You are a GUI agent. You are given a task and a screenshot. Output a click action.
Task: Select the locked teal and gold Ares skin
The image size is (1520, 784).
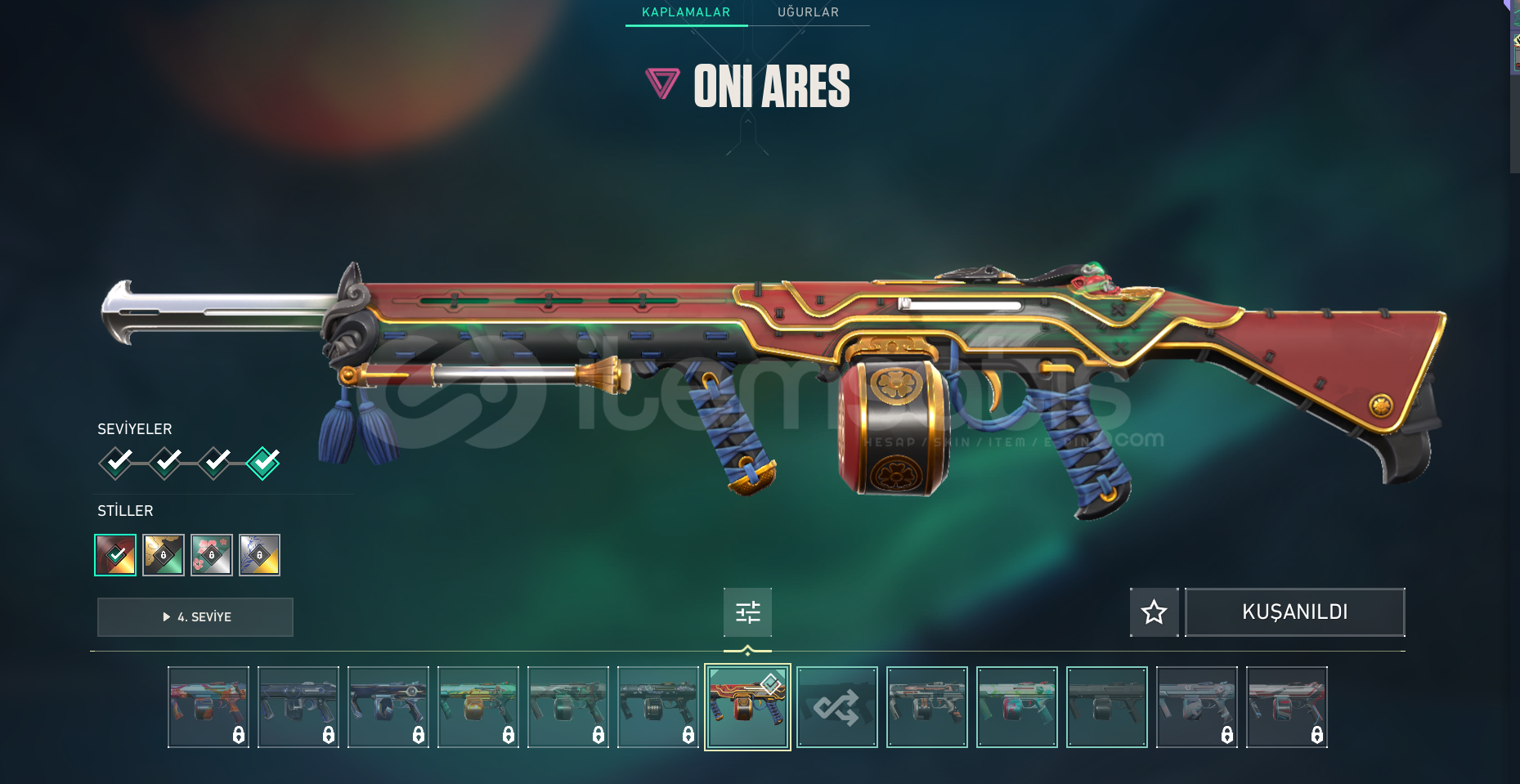click(478, 707)
